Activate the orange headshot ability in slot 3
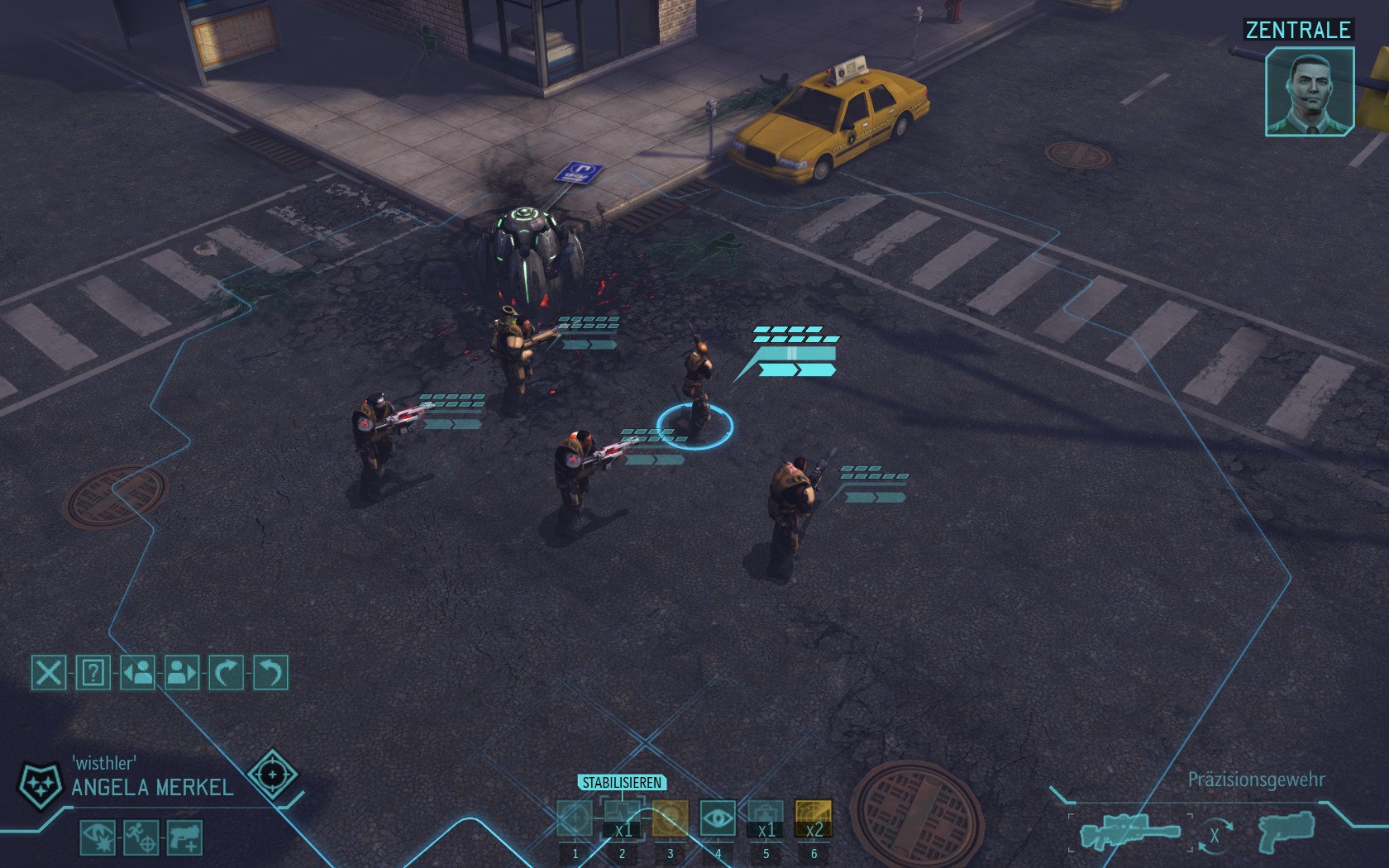The height and width of the screenshot is (868, 1389). (670, 819)
